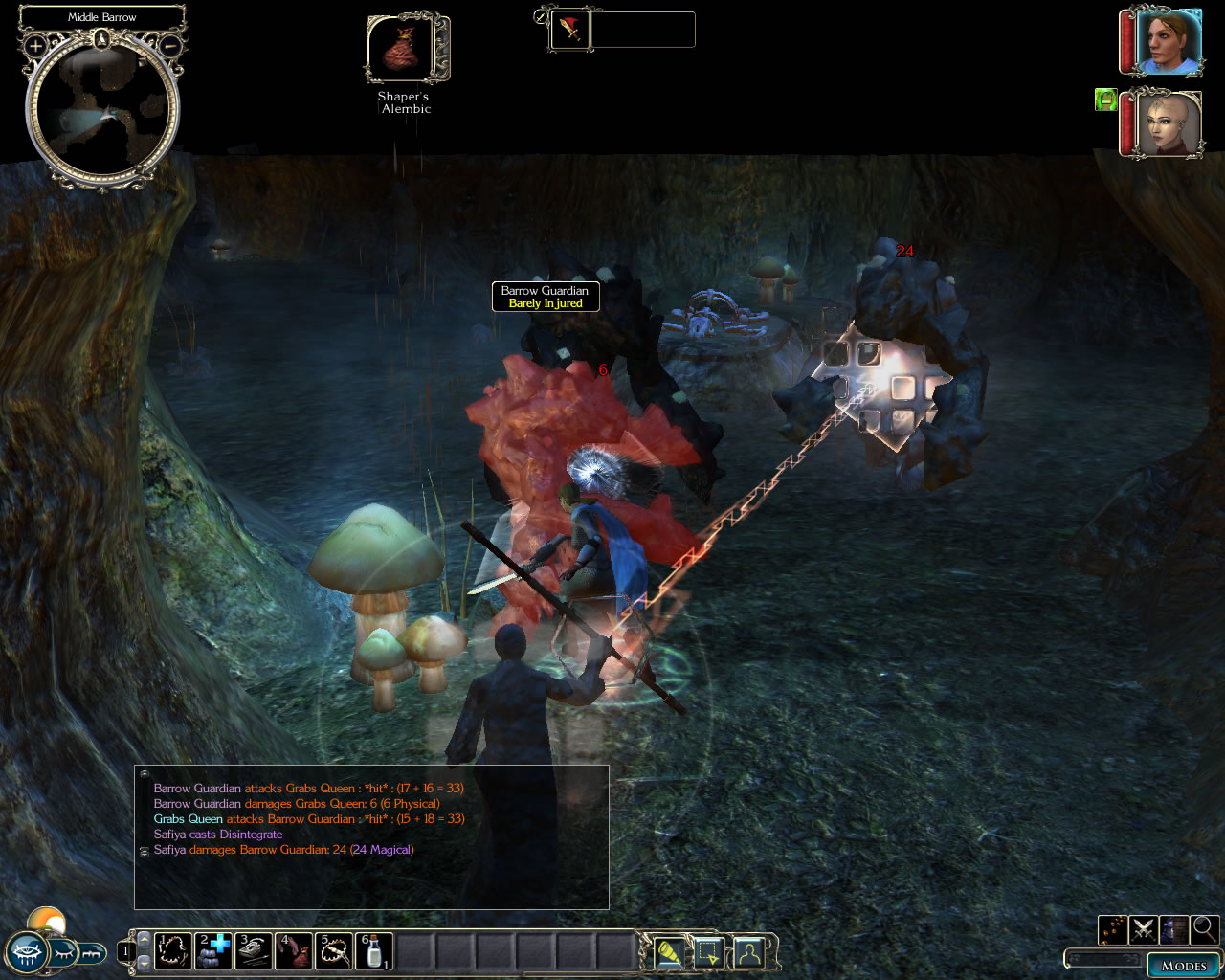Open the Modes panel

pos(1183,965)
